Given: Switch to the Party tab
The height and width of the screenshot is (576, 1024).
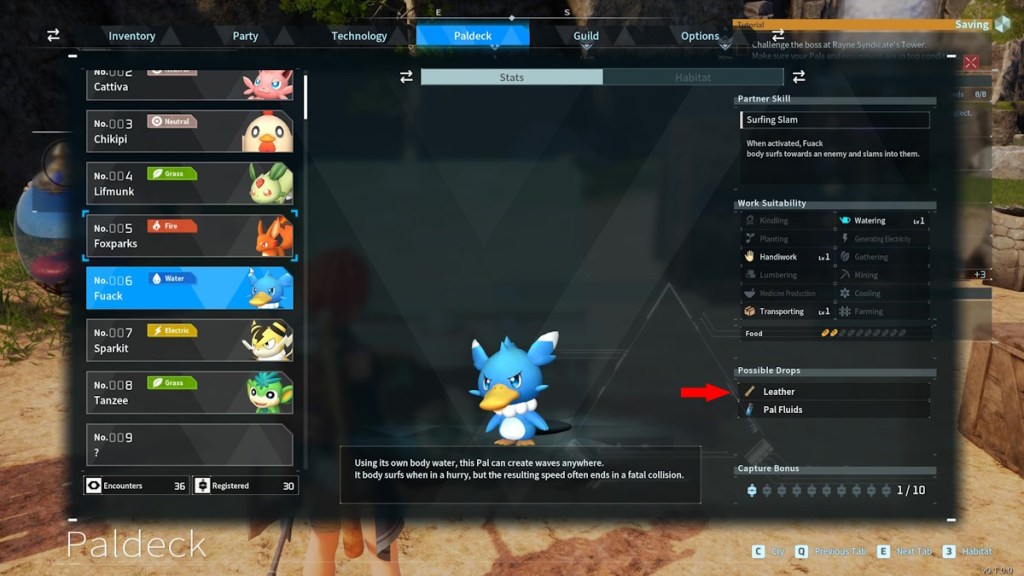Looking at the screenshot, I should pos(245,36).
